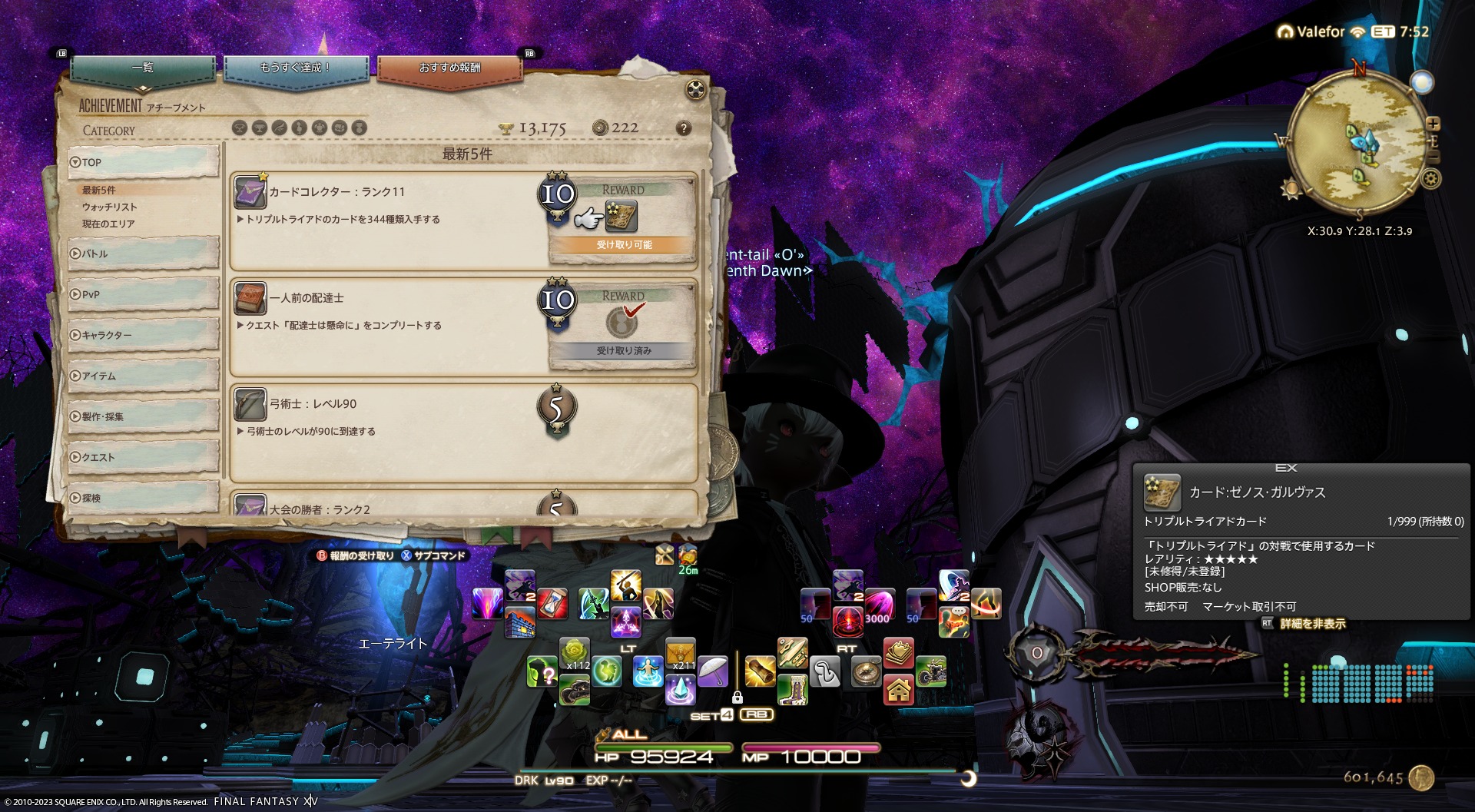Expand the PvP category

[143, 294]
